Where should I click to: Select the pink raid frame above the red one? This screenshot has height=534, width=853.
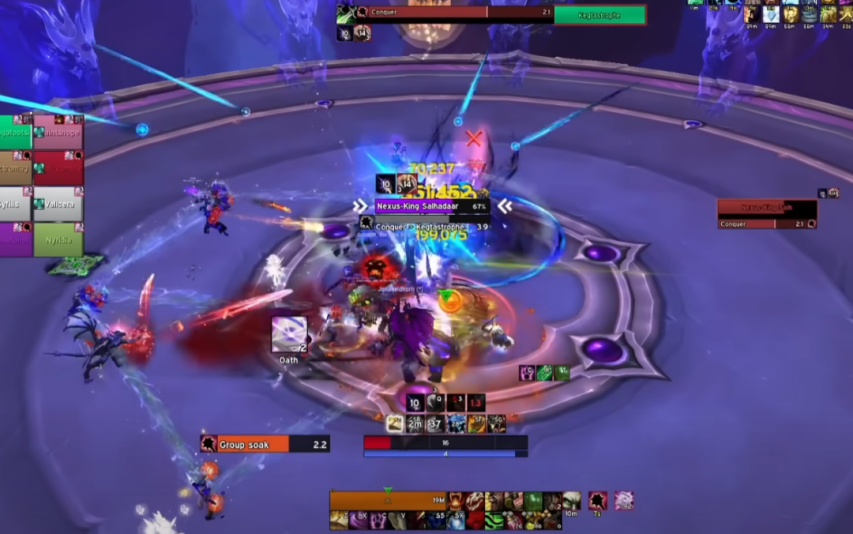pos(58,132)
